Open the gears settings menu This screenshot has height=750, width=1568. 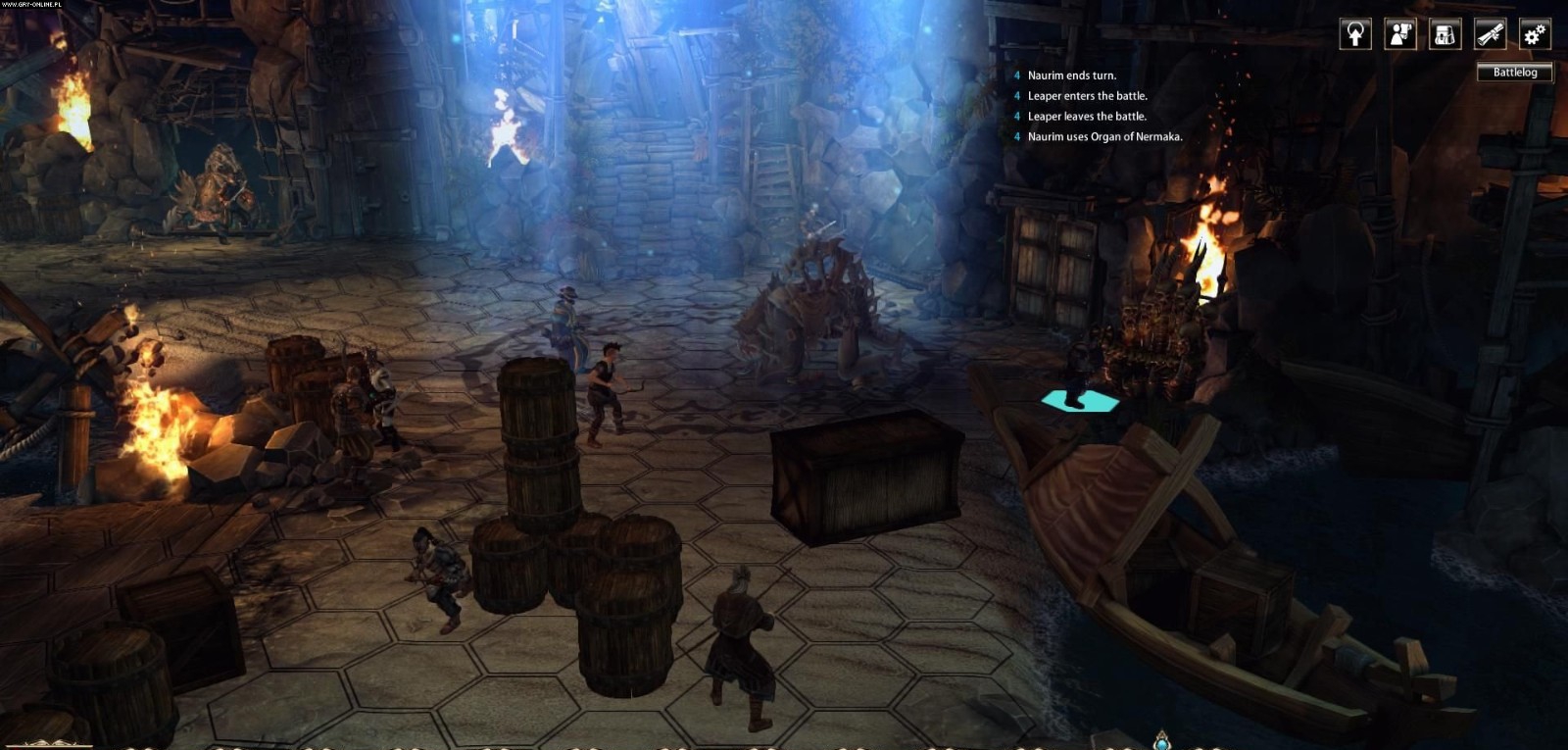coord(1535,34)
